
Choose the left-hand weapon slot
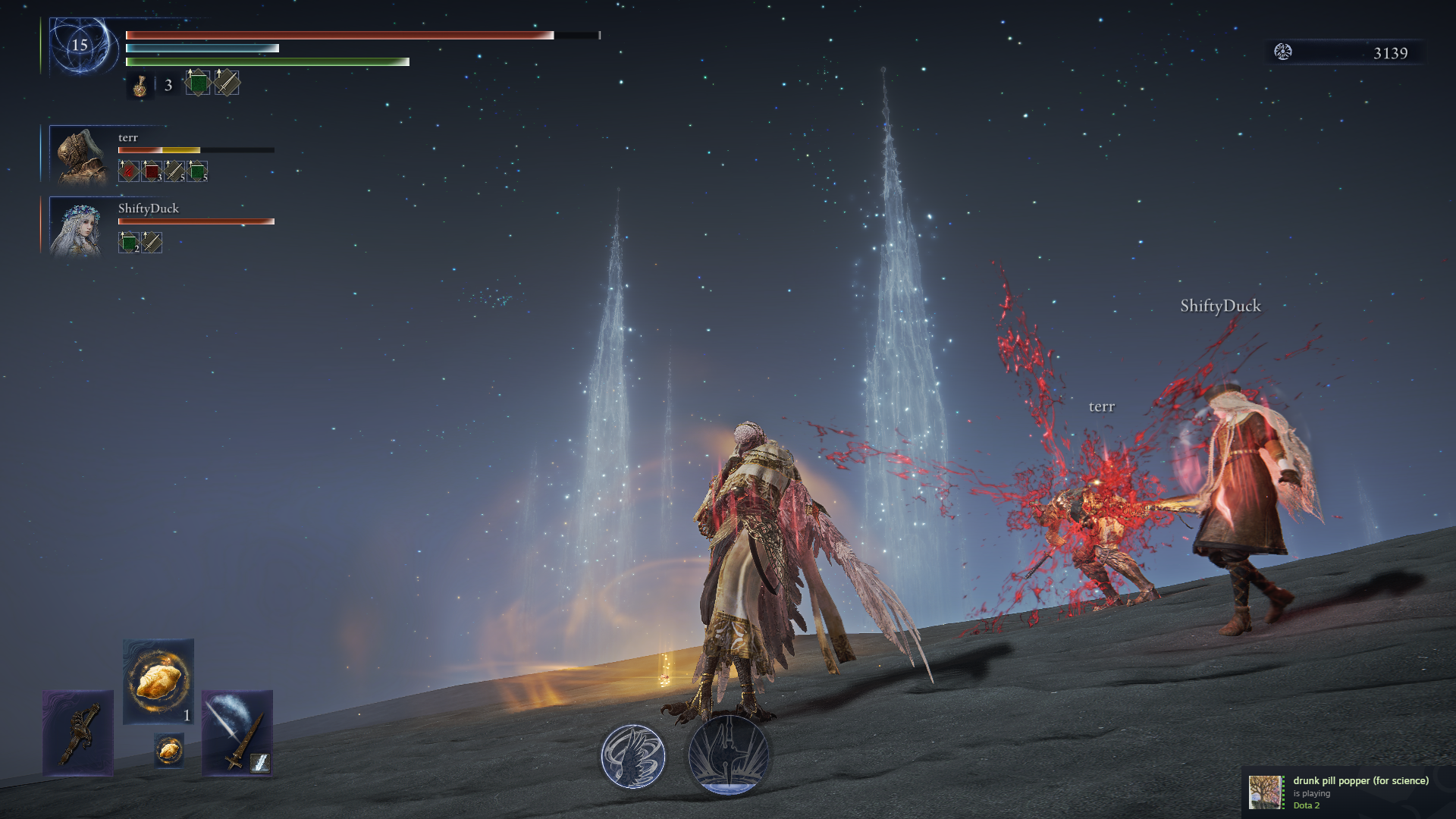coord(78,733)
